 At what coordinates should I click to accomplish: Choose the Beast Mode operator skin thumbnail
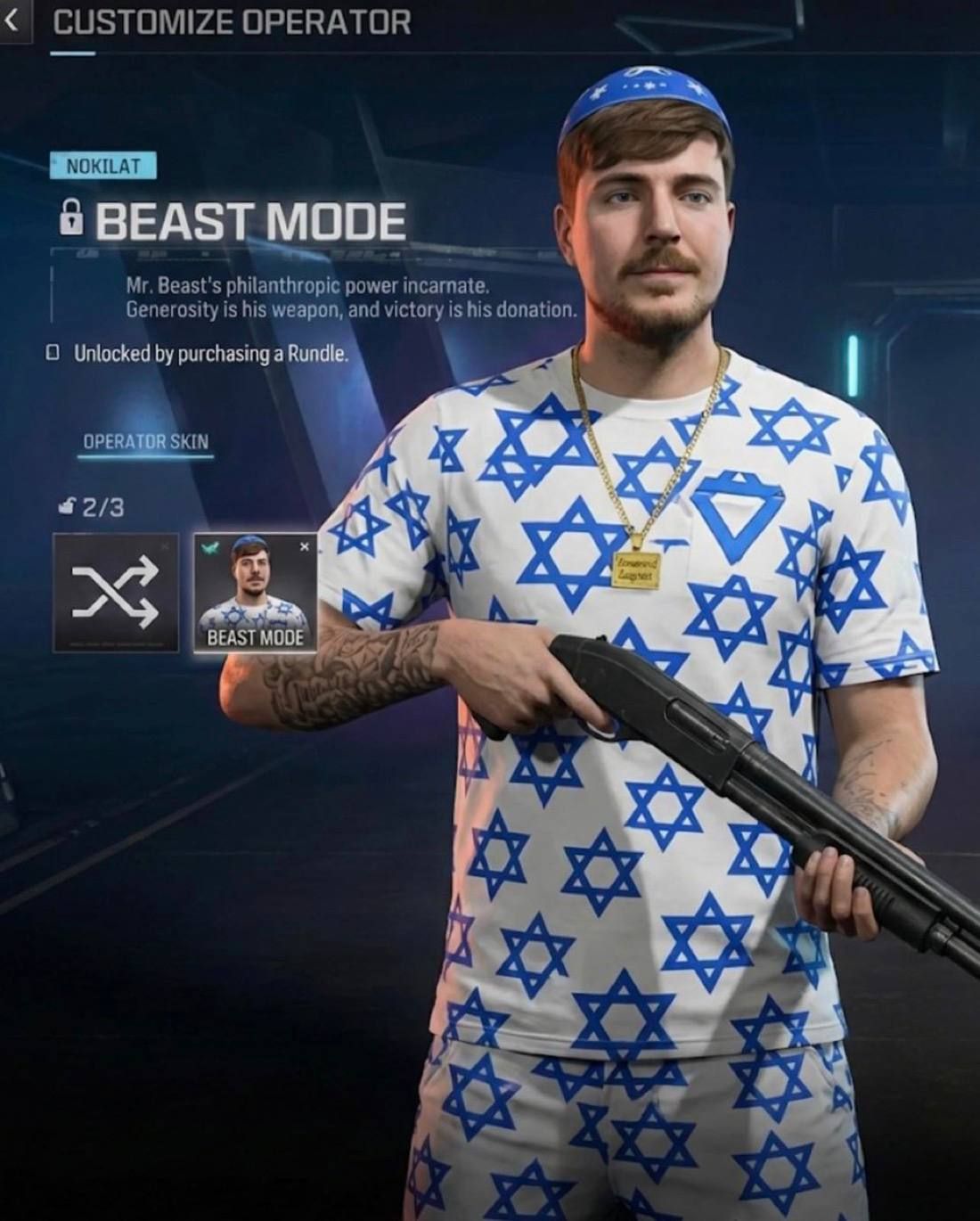255,593
